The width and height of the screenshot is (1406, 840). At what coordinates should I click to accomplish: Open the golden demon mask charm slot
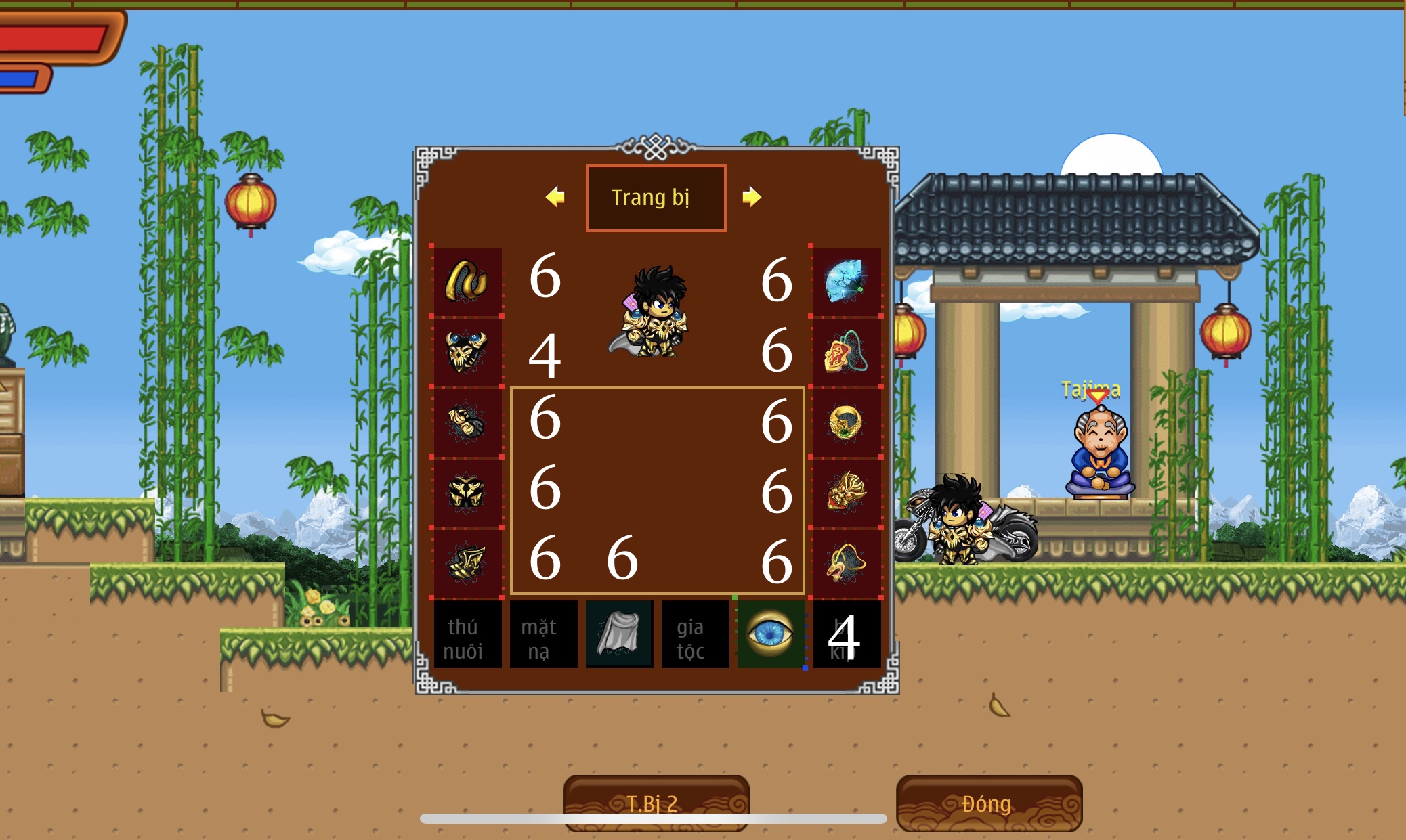[x=846, y=492]
